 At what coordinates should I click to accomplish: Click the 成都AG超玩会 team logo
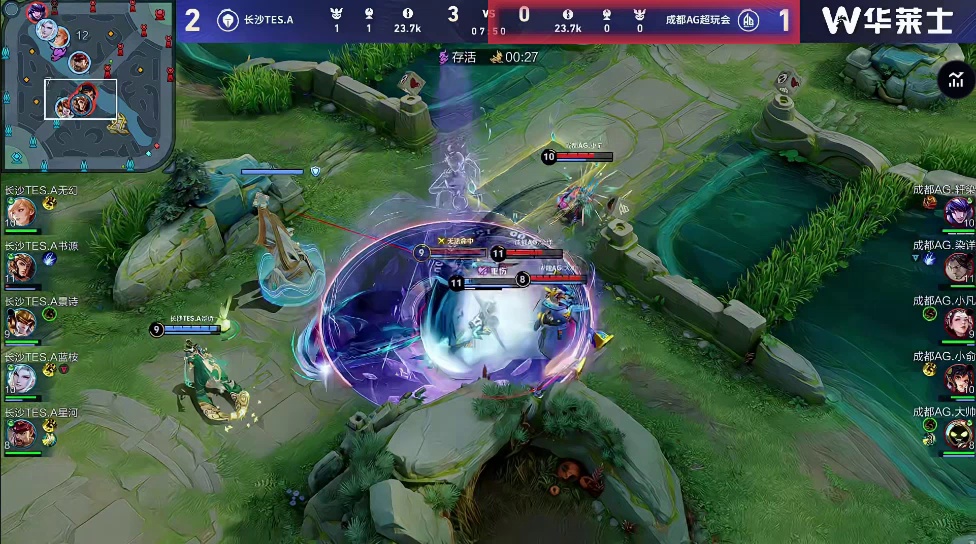coord(747,20)
